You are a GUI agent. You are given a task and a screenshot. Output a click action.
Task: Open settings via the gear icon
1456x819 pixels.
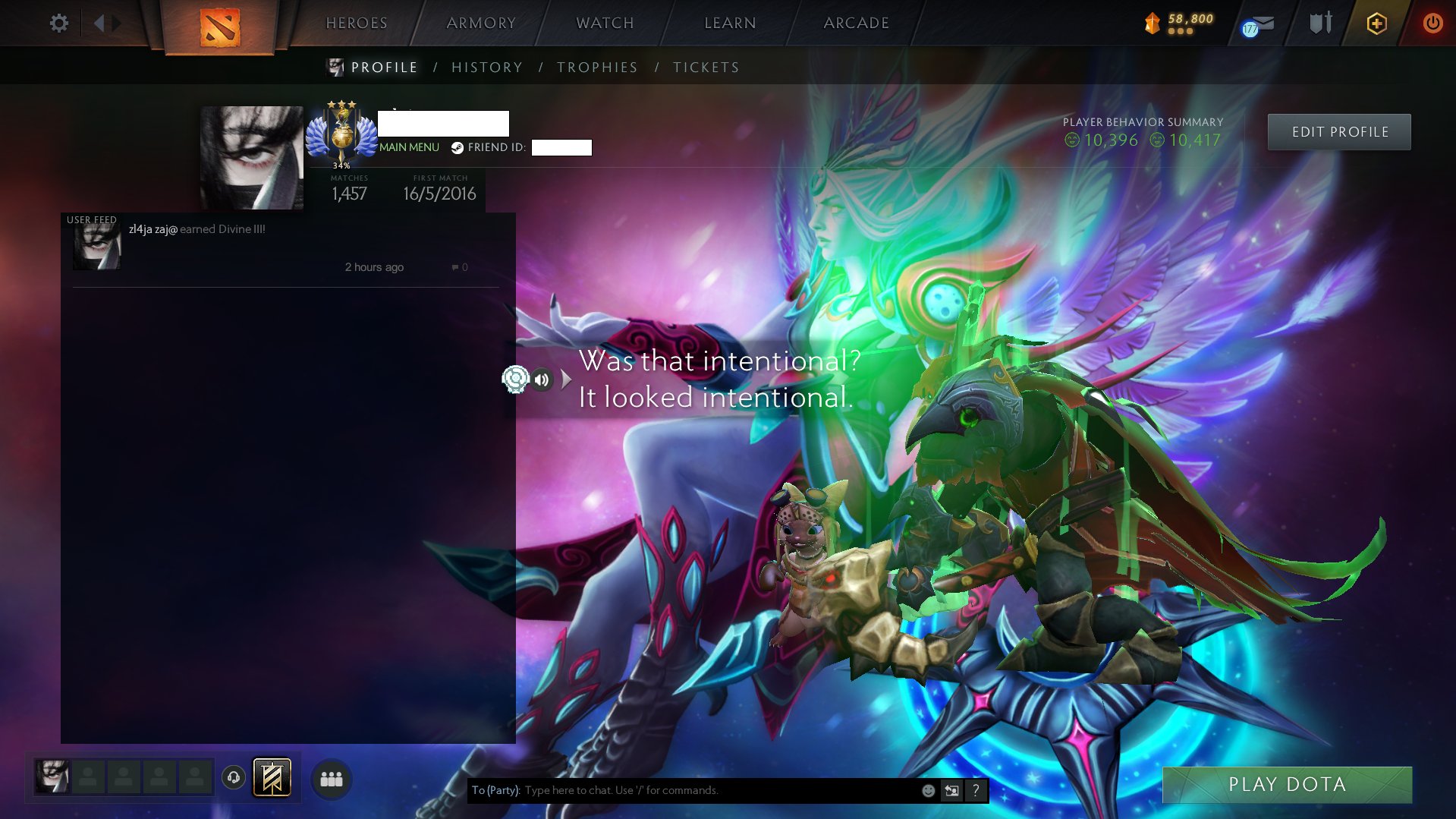tap(58, 23)
